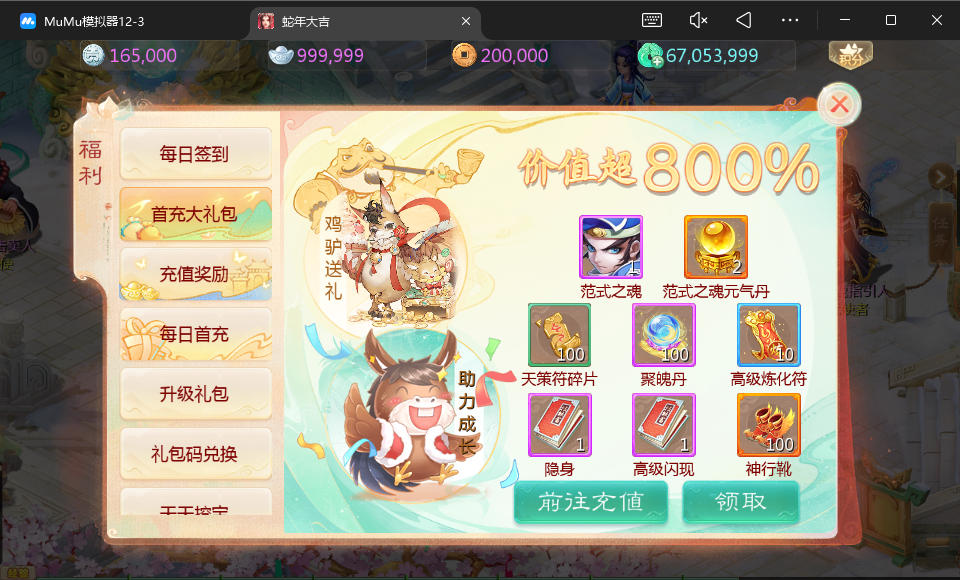Minimize the MuMu emulator window
Screen dimensions: 960x580
(x=843, y=20)
